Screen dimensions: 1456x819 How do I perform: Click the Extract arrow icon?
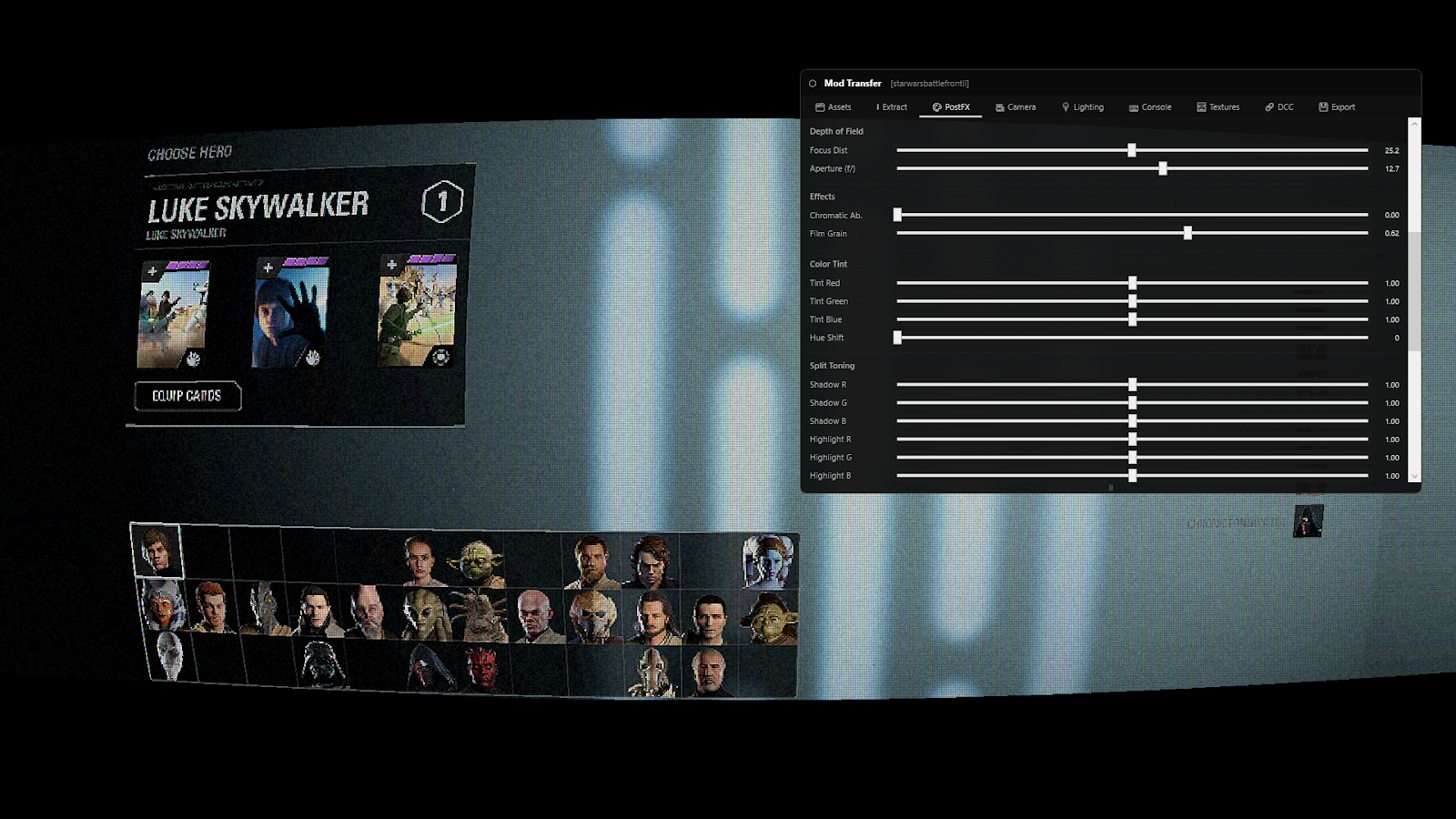pyautogui.click(x=878, y=106)
